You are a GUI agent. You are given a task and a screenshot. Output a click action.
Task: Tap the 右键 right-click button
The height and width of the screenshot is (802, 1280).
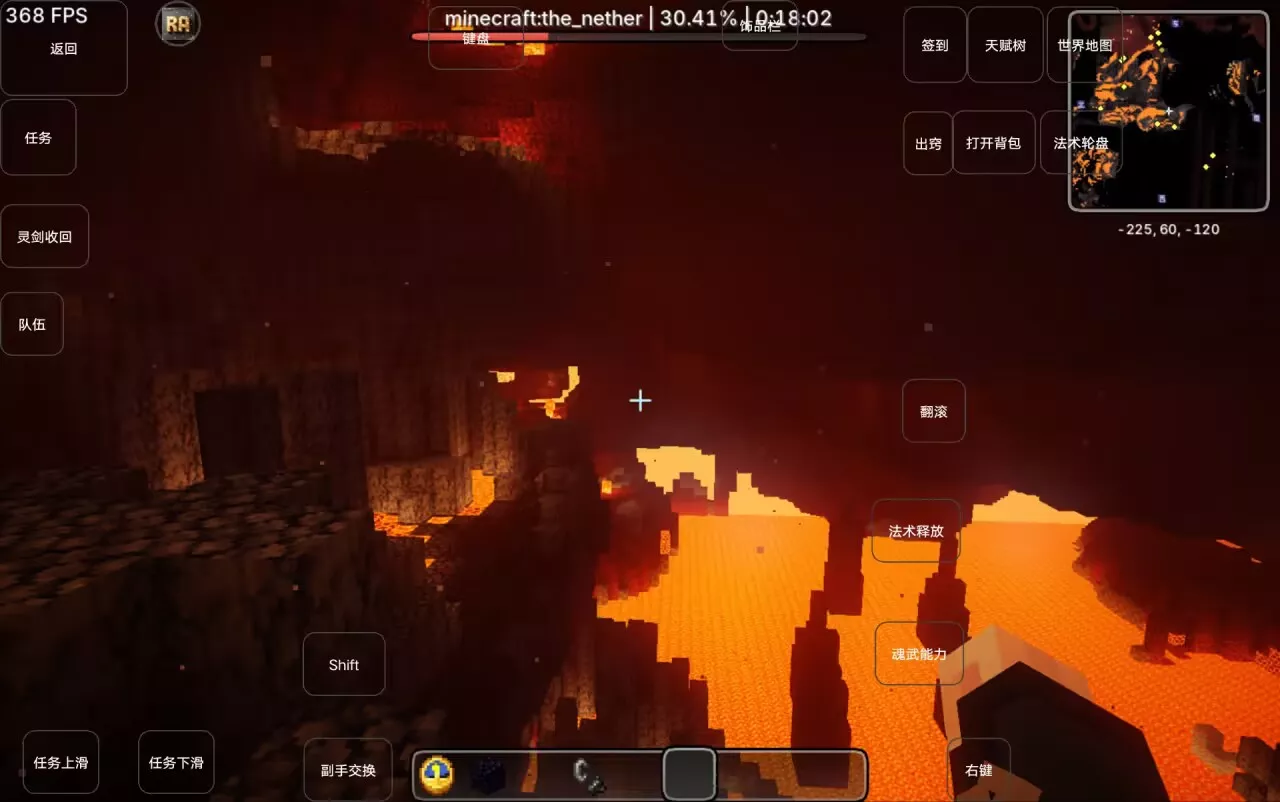pos(978,770)
